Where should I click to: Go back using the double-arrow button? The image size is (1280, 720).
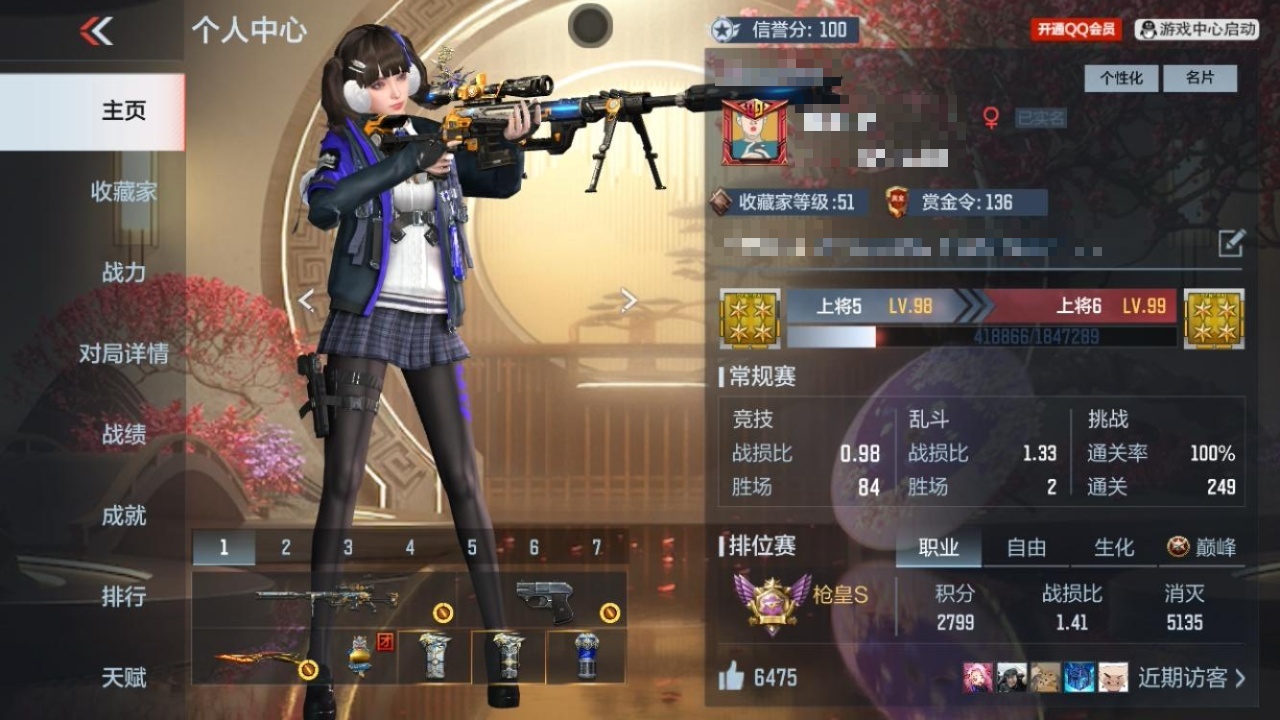coord(96,31)
